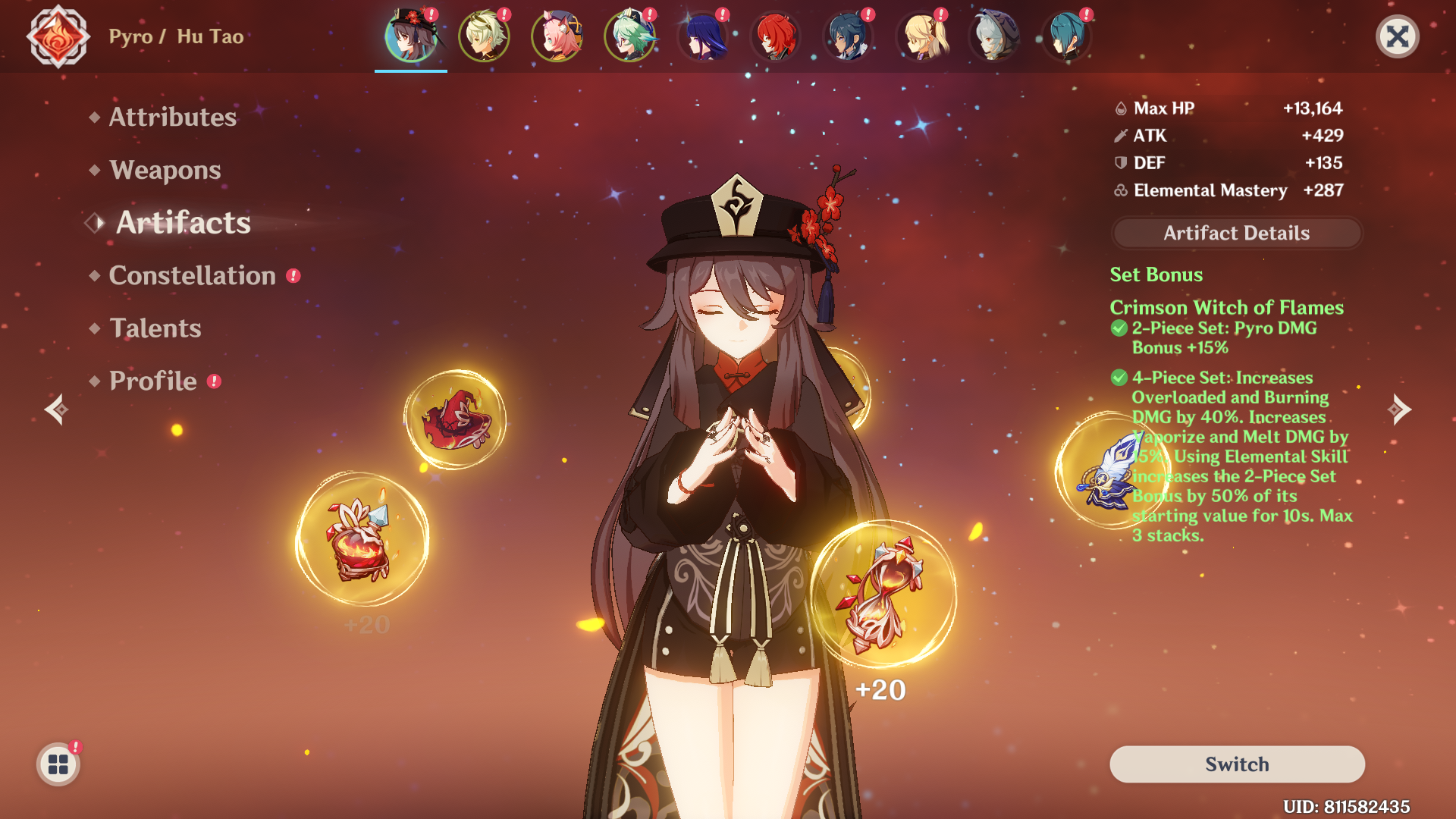Viewport: 1456px width, 819px height.
Task: Close the character screen
Action: click(1397, 36)
